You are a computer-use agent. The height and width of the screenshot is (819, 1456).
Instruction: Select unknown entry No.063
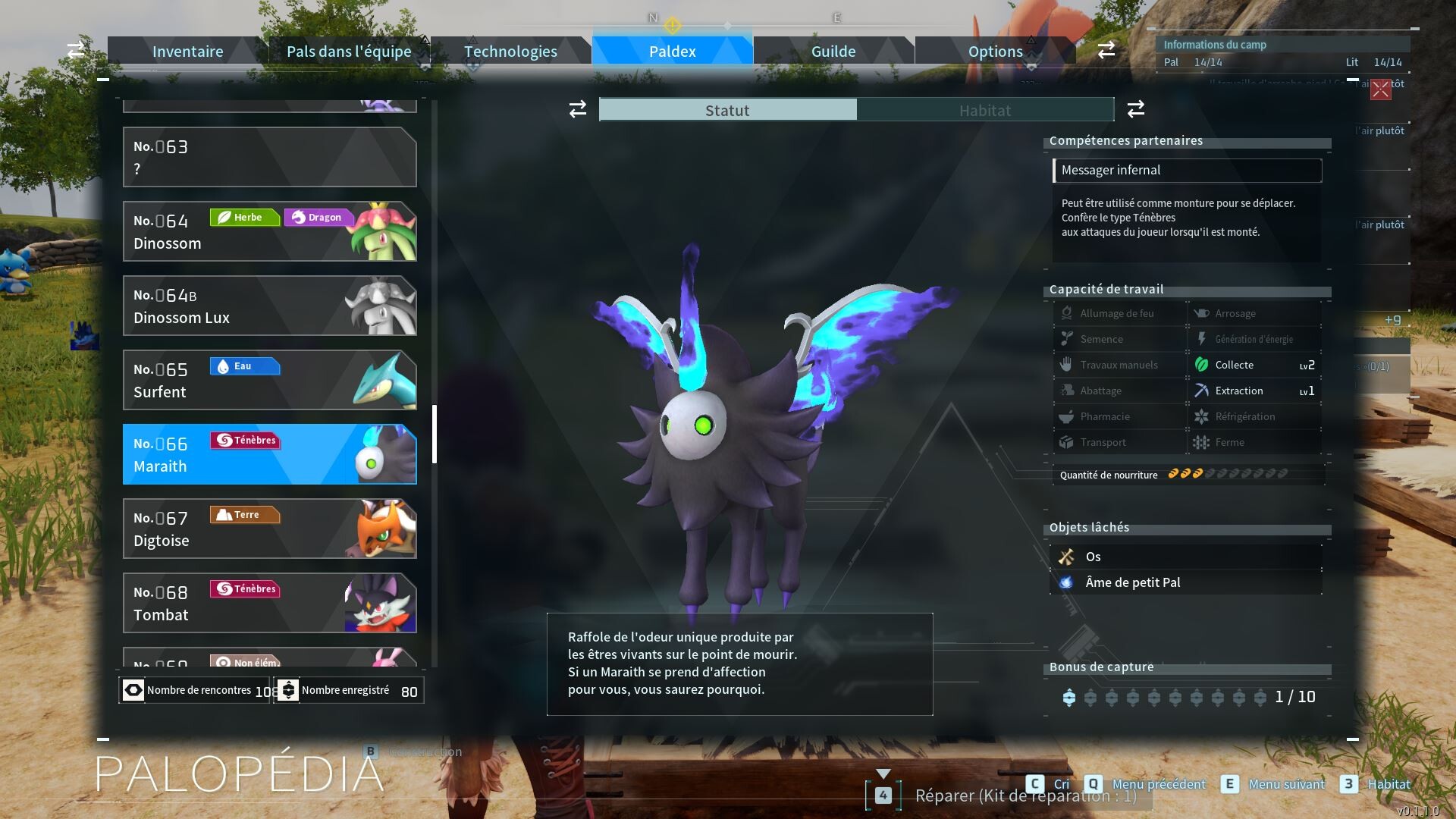pos(269,157)
